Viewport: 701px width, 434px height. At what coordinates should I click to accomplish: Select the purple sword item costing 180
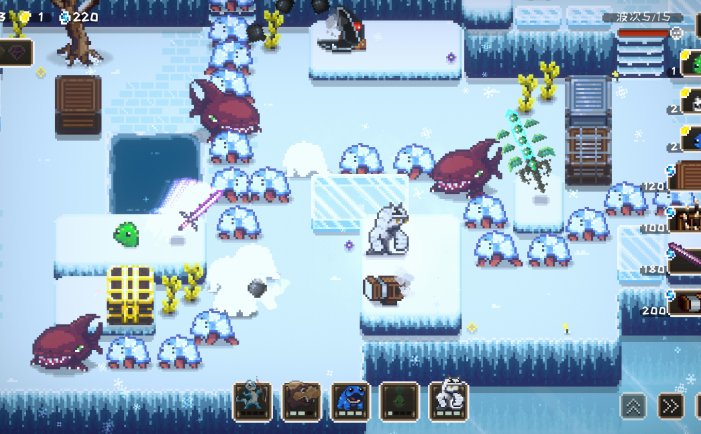[687, 258]
